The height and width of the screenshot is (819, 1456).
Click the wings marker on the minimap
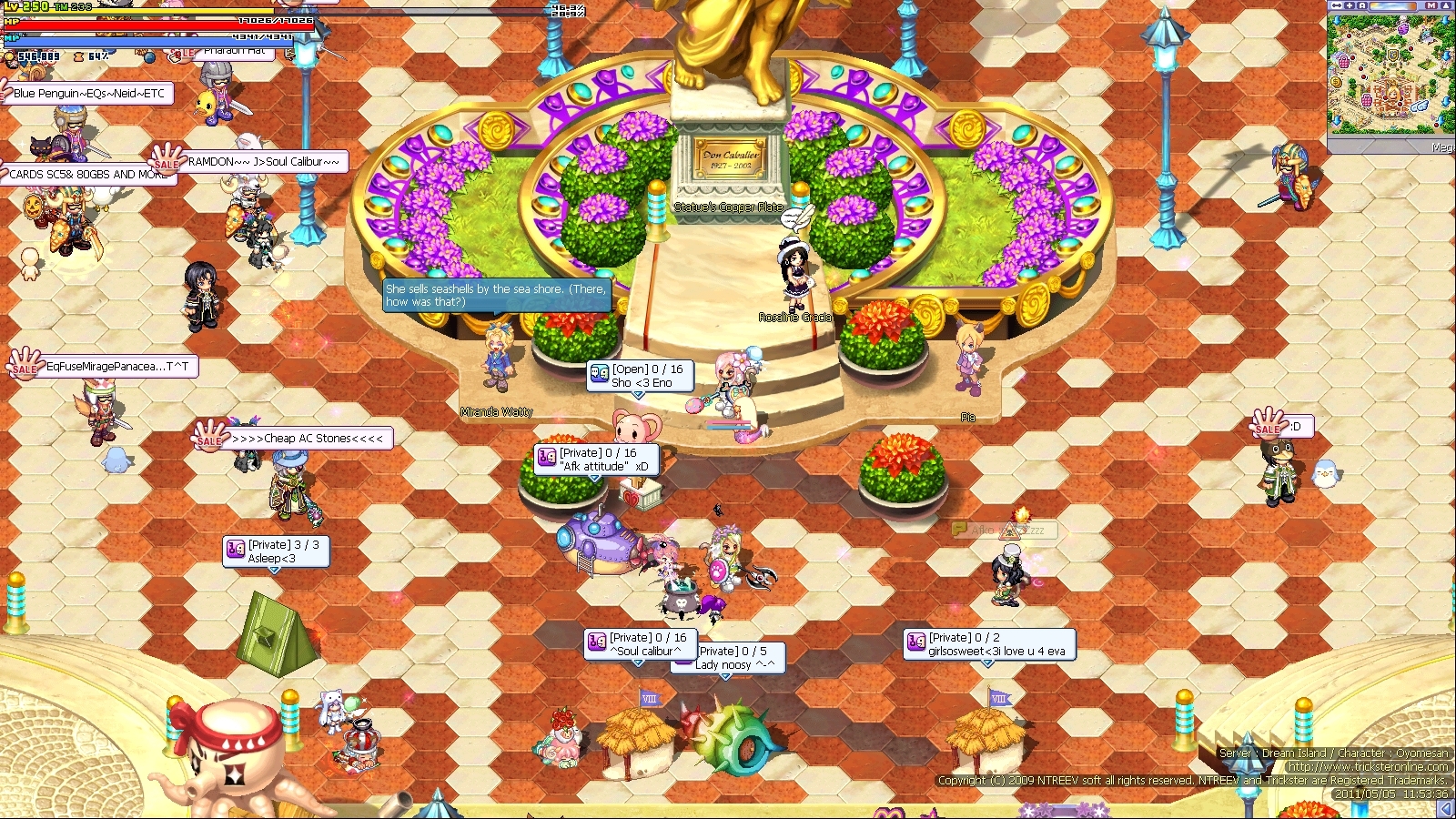(x=1419, y=106)
